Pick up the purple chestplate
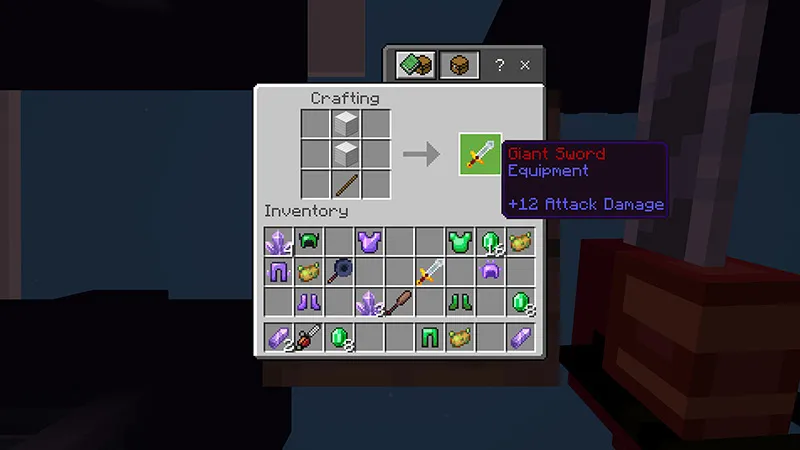The image size is (800, 450). tap(369, 241)
